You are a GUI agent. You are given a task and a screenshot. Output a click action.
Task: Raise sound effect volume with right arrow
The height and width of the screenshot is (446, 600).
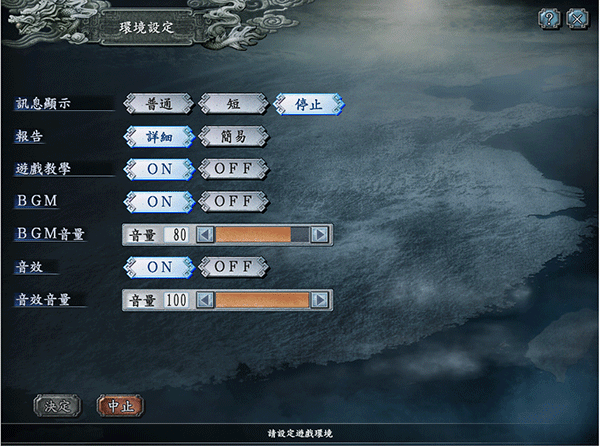(320, 299)
